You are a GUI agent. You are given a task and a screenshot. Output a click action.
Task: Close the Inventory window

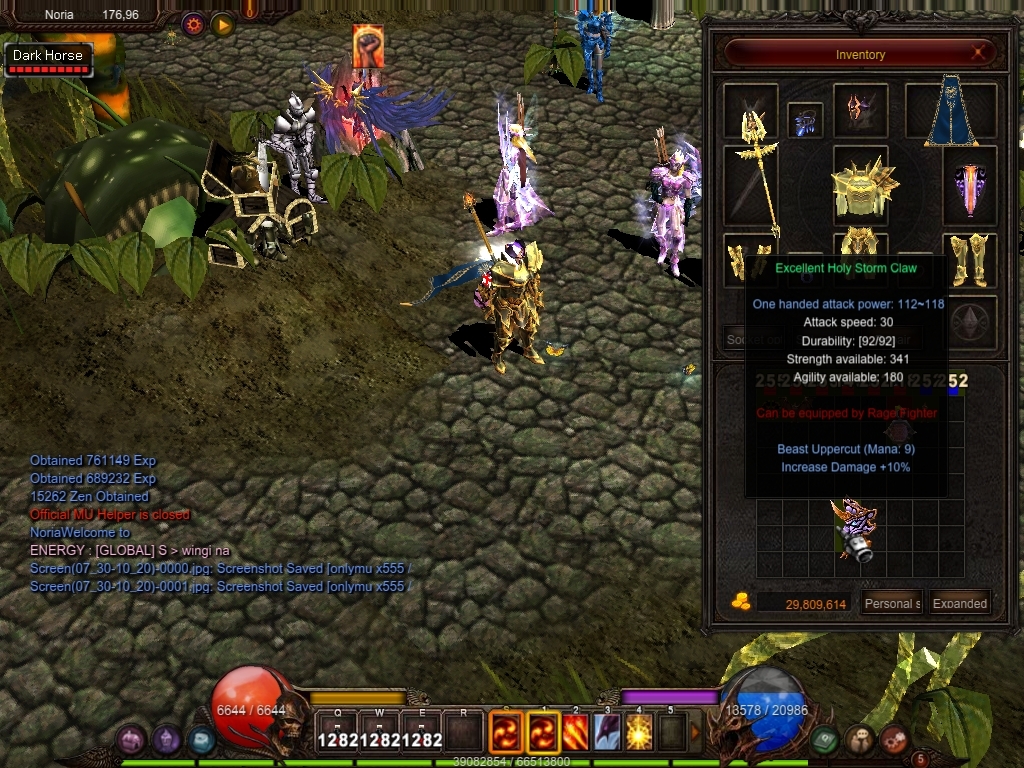click(981, 53)
